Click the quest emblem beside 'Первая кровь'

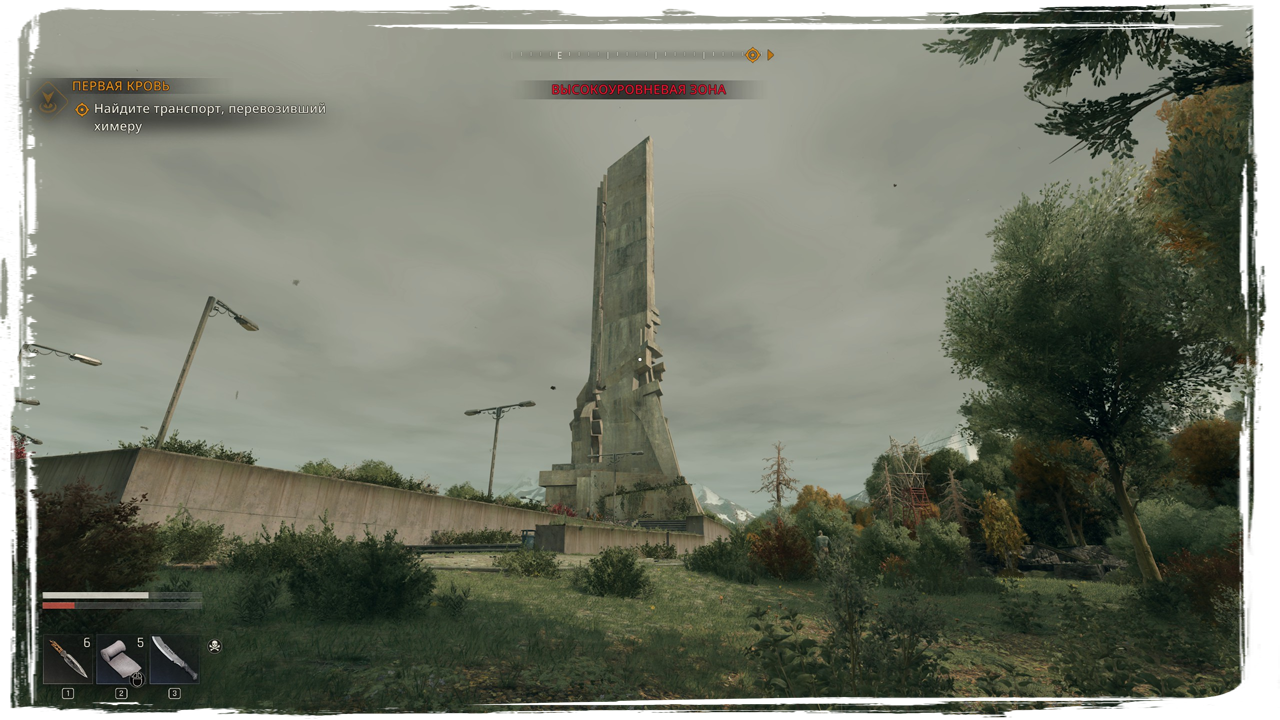[x=46, y=98]
